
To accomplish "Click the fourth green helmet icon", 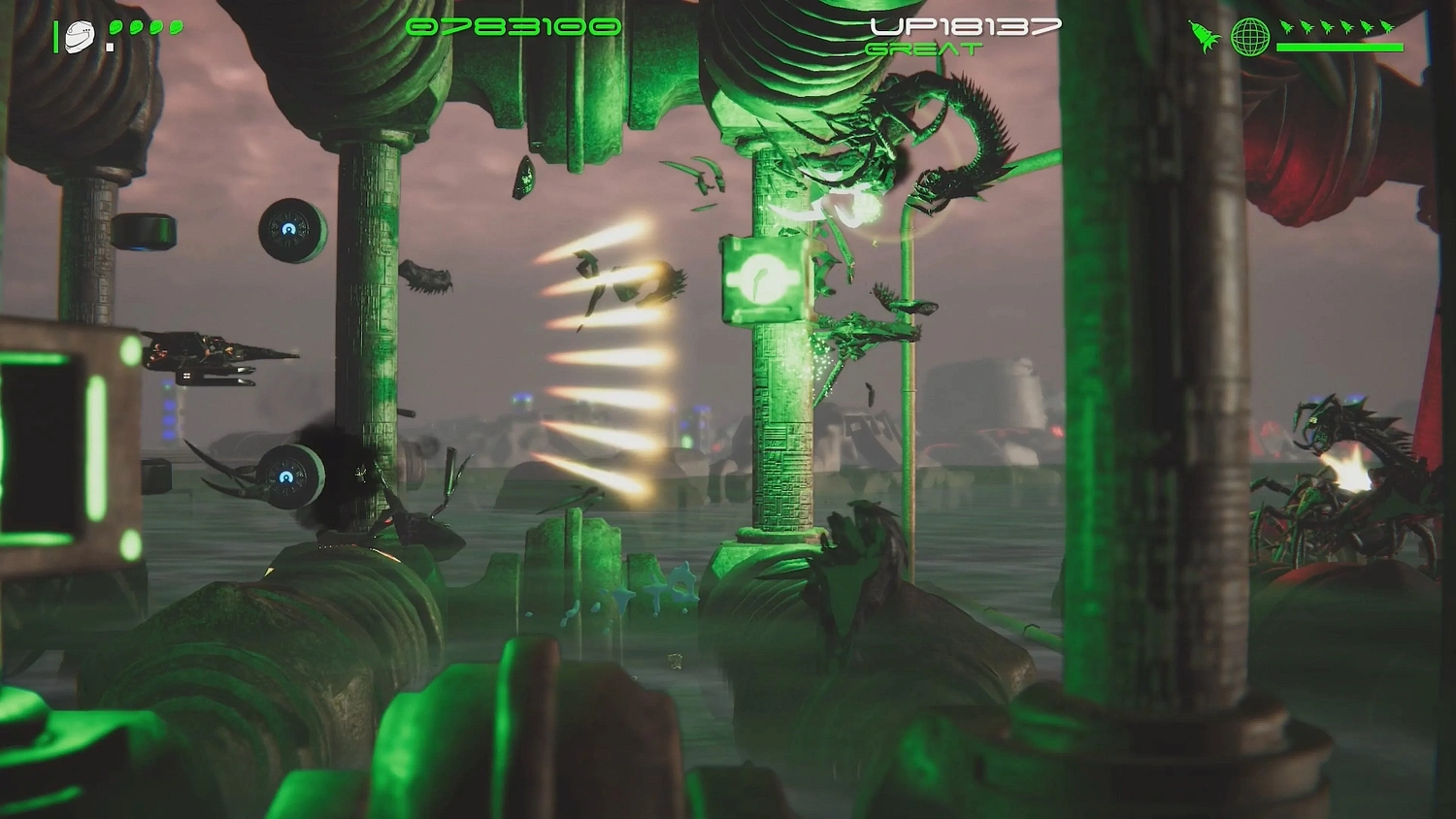I will (175, 27).
